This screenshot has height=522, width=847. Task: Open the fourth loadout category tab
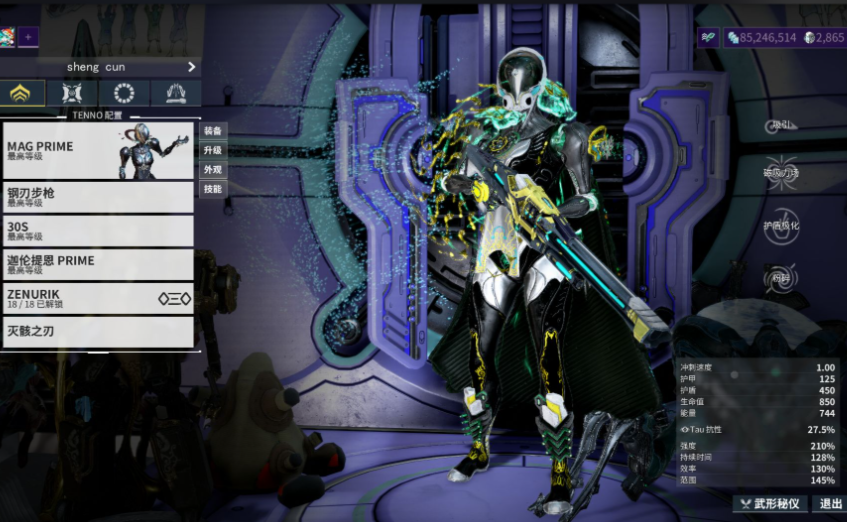pos(176,93)
